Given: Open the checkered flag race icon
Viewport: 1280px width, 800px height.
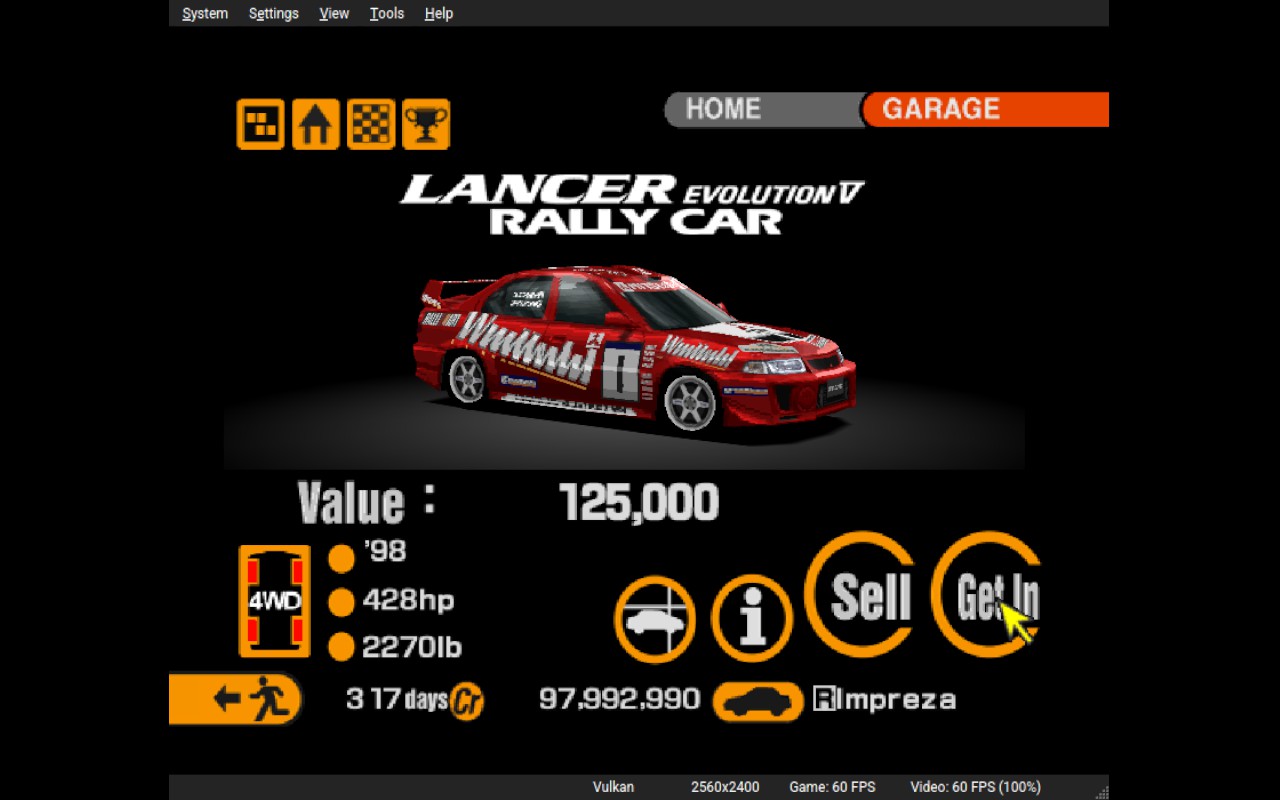Looking at the screenshot, I should (371, 125).
